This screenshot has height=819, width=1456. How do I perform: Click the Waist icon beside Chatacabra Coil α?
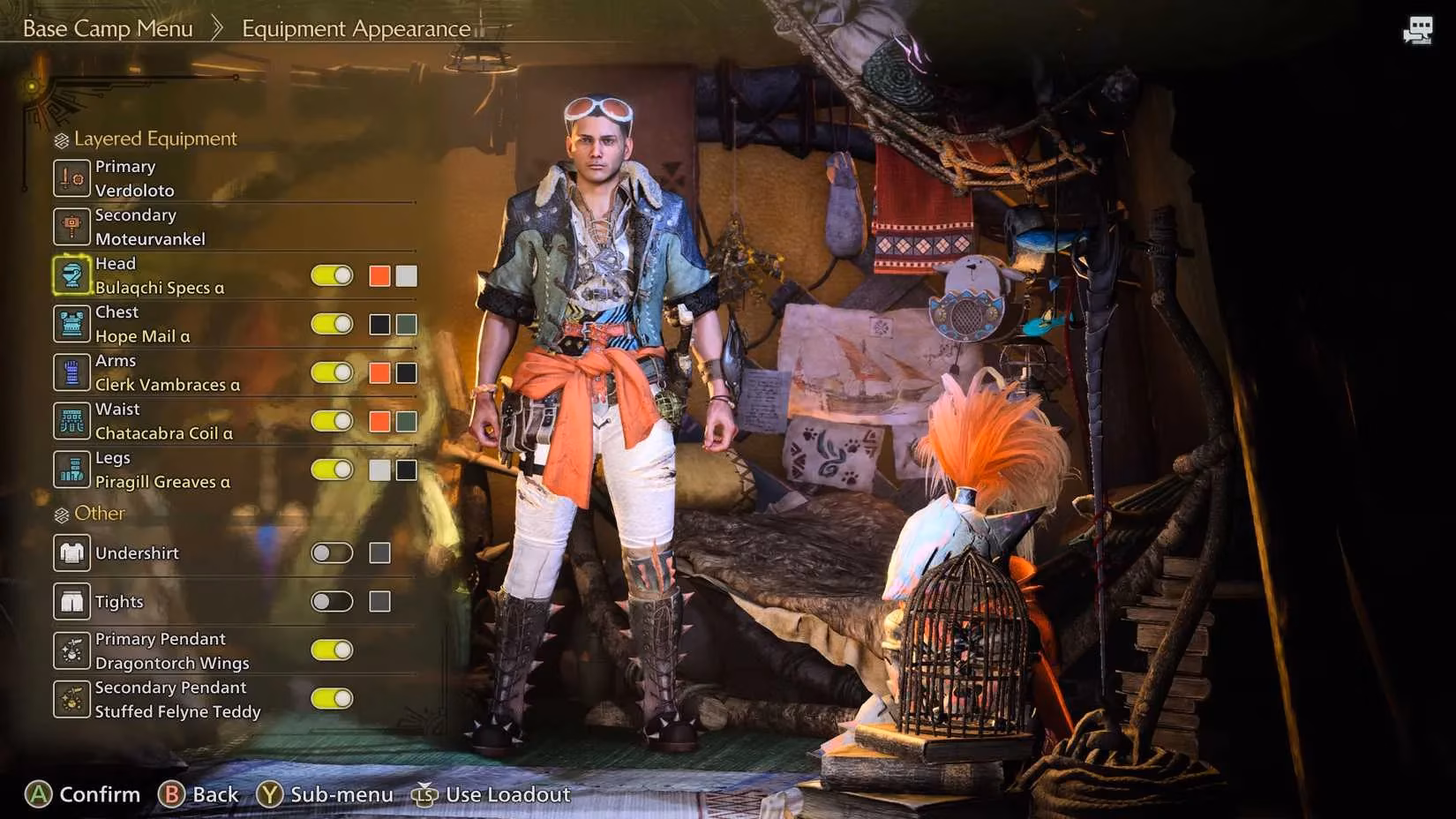tap(71, 420)
